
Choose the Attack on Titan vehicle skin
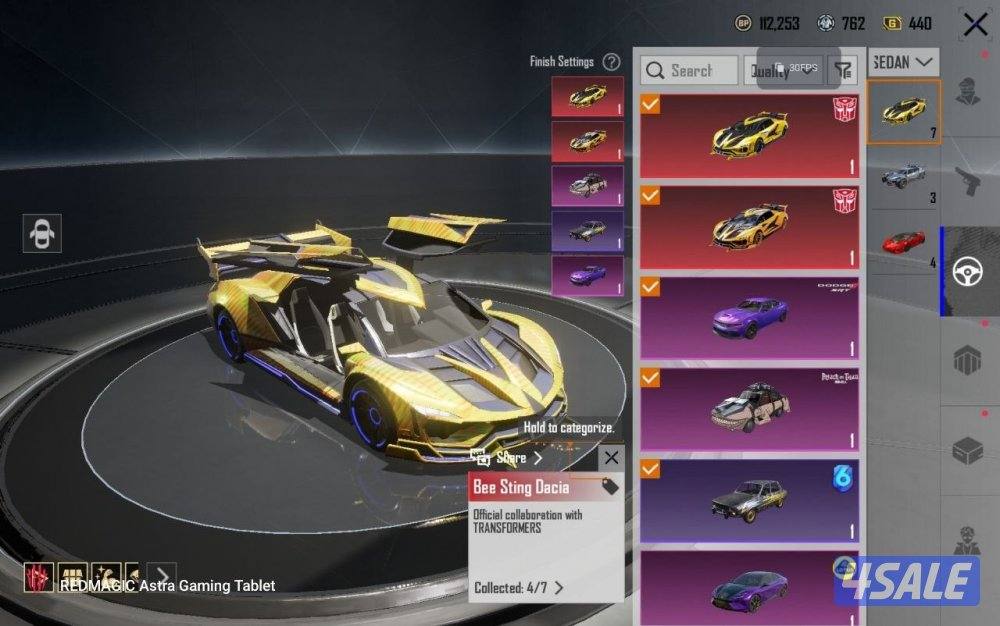click(x=749, y=410)
